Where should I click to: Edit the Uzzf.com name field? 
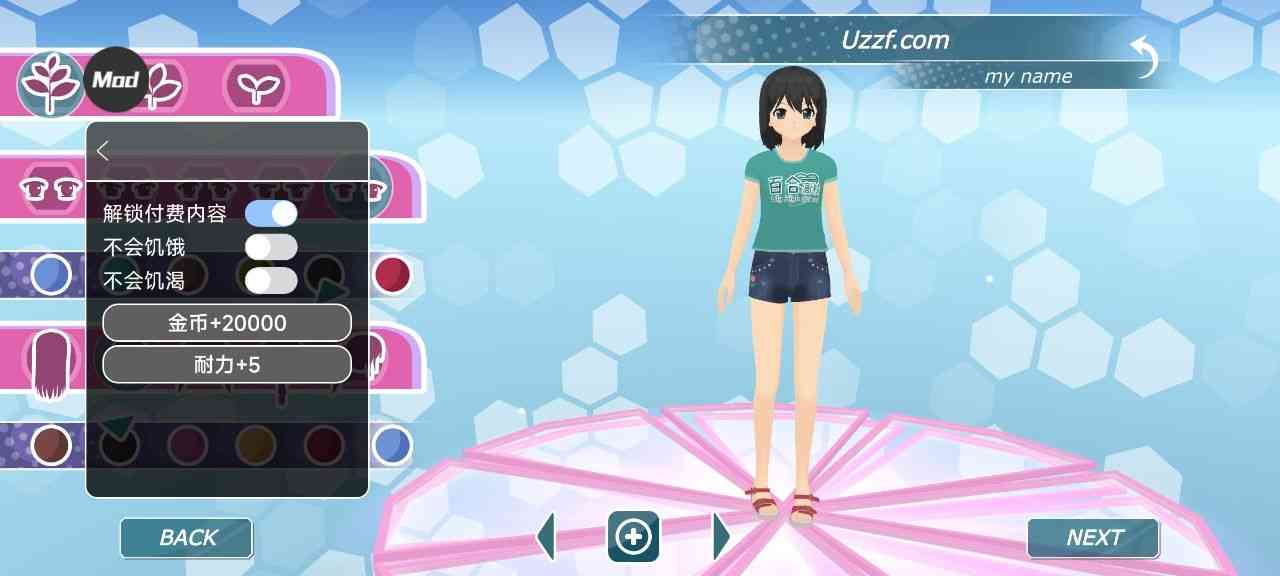coord(895,41)
